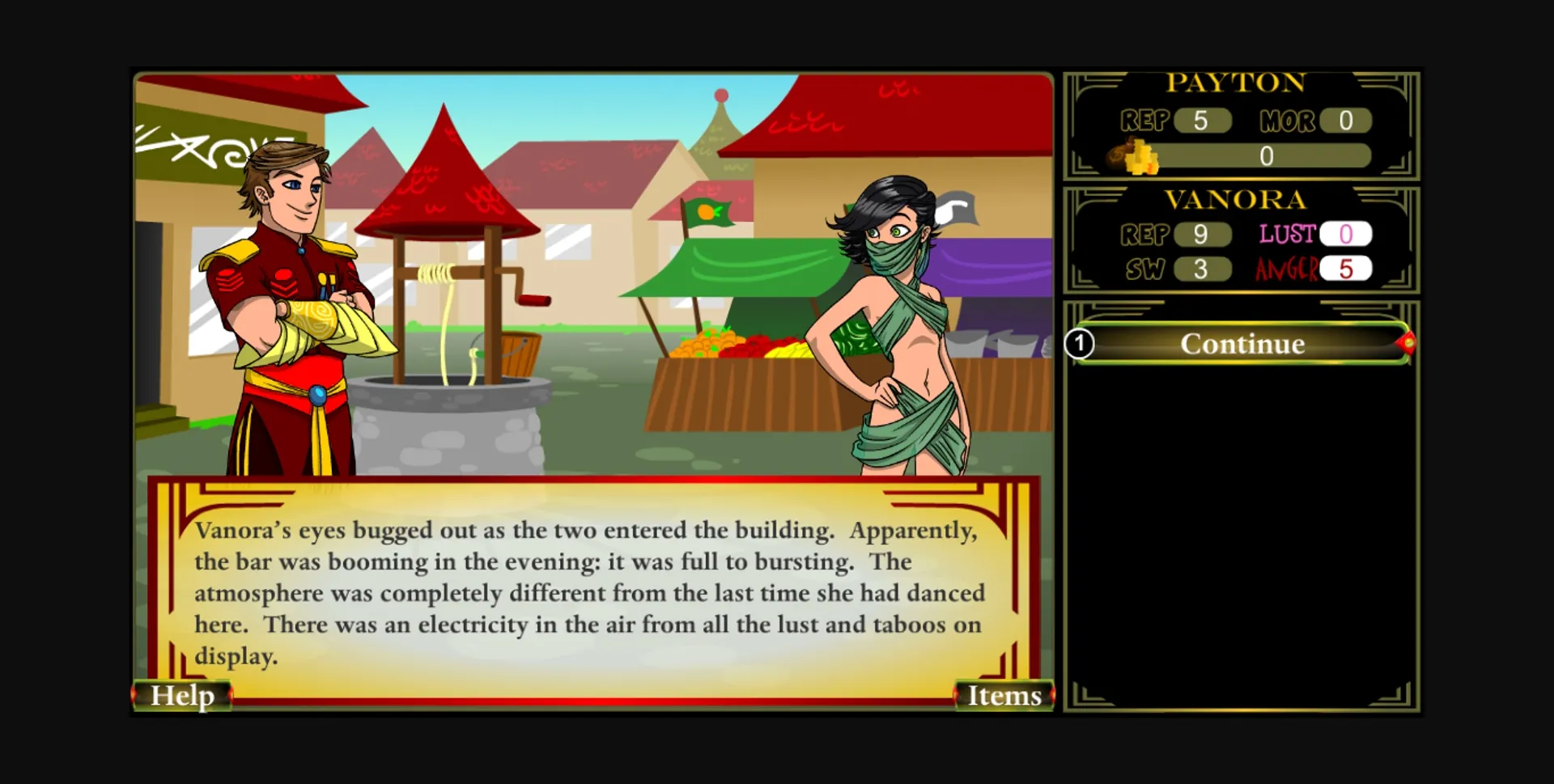Open the Items inventory
Image resolution: width=1554 pixels, height=784 pixels.
pos(1004,694)
